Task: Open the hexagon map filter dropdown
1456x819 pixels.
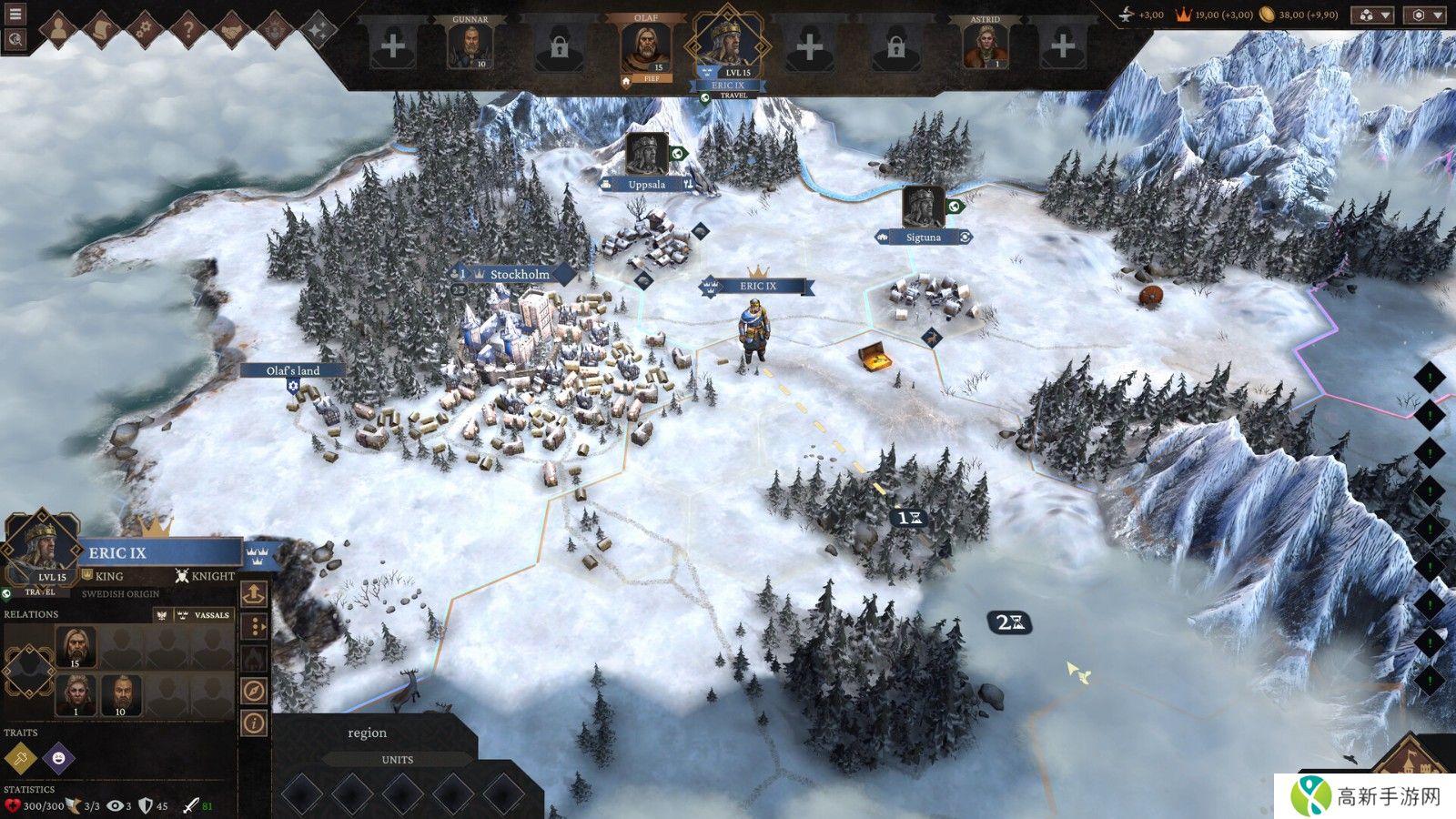Action: 1425,15
